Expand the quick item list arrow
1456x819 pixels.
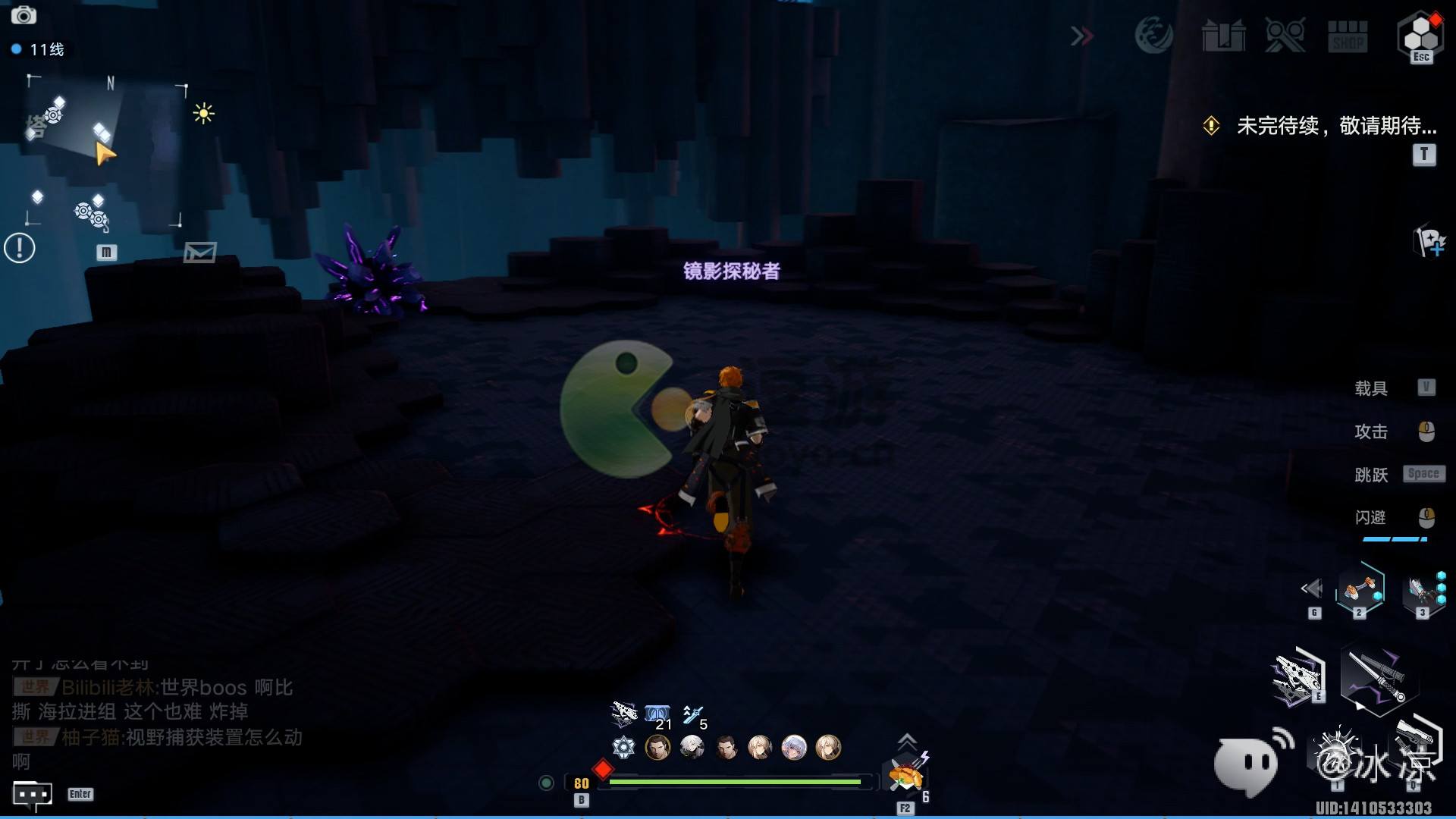pyautogui.click(x=907, y=740)
